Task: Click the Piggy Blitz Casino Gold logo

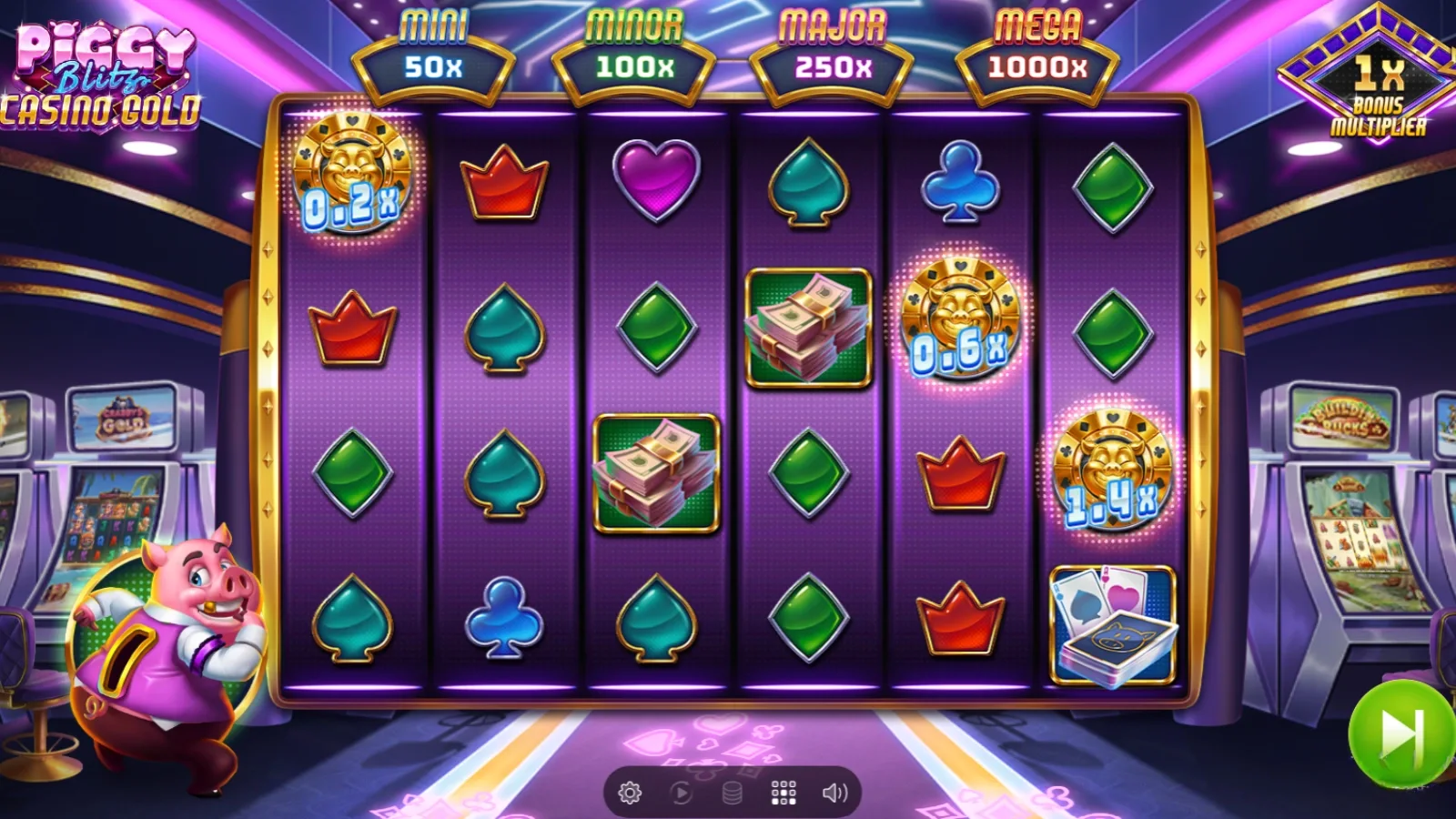Action: [100, 68]
